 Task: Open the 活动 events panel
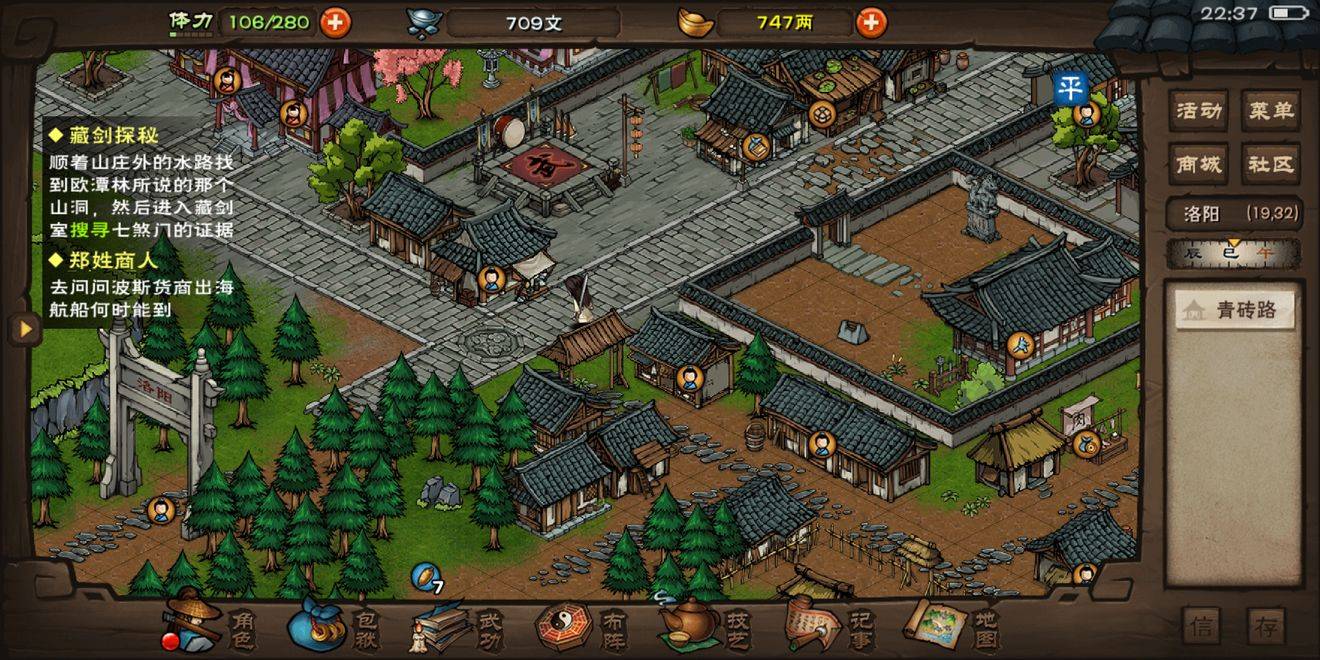point(1199,111)
